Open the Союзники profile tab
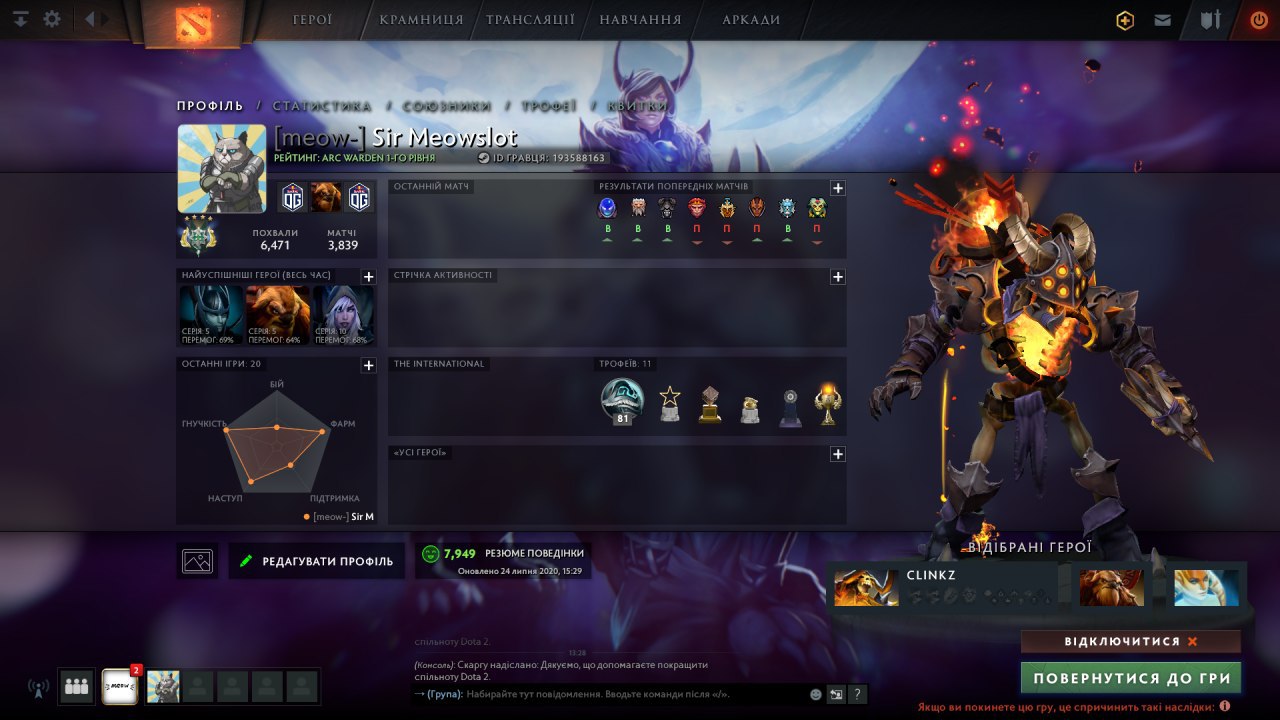This screenshot has width=1280, height=720. pyautogui.click(x=446, y=106)
